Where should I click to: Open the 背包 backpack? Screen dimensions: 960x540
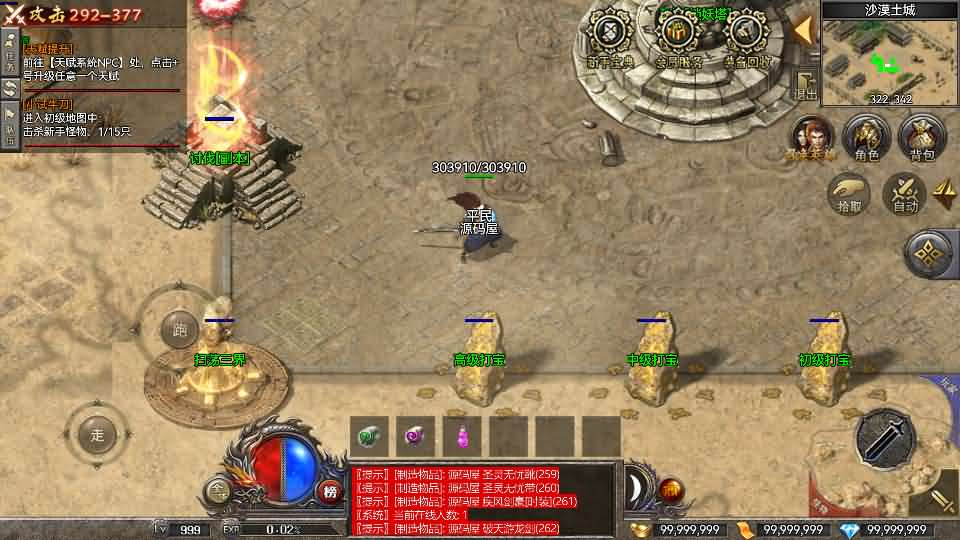pyautogui.click(x=921, y=136)
